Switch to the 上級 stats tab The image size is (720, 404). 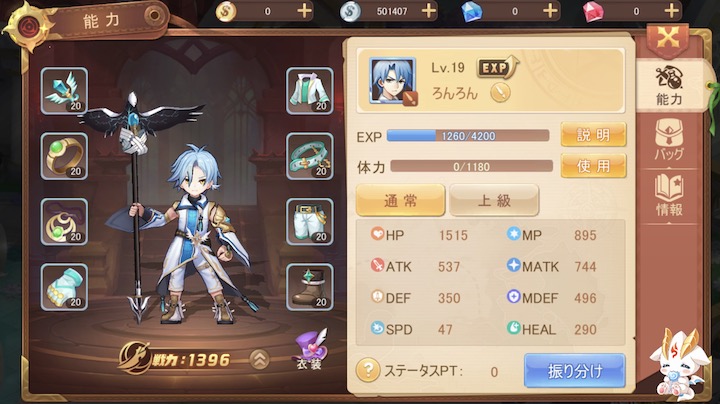[x=493, y=200]
